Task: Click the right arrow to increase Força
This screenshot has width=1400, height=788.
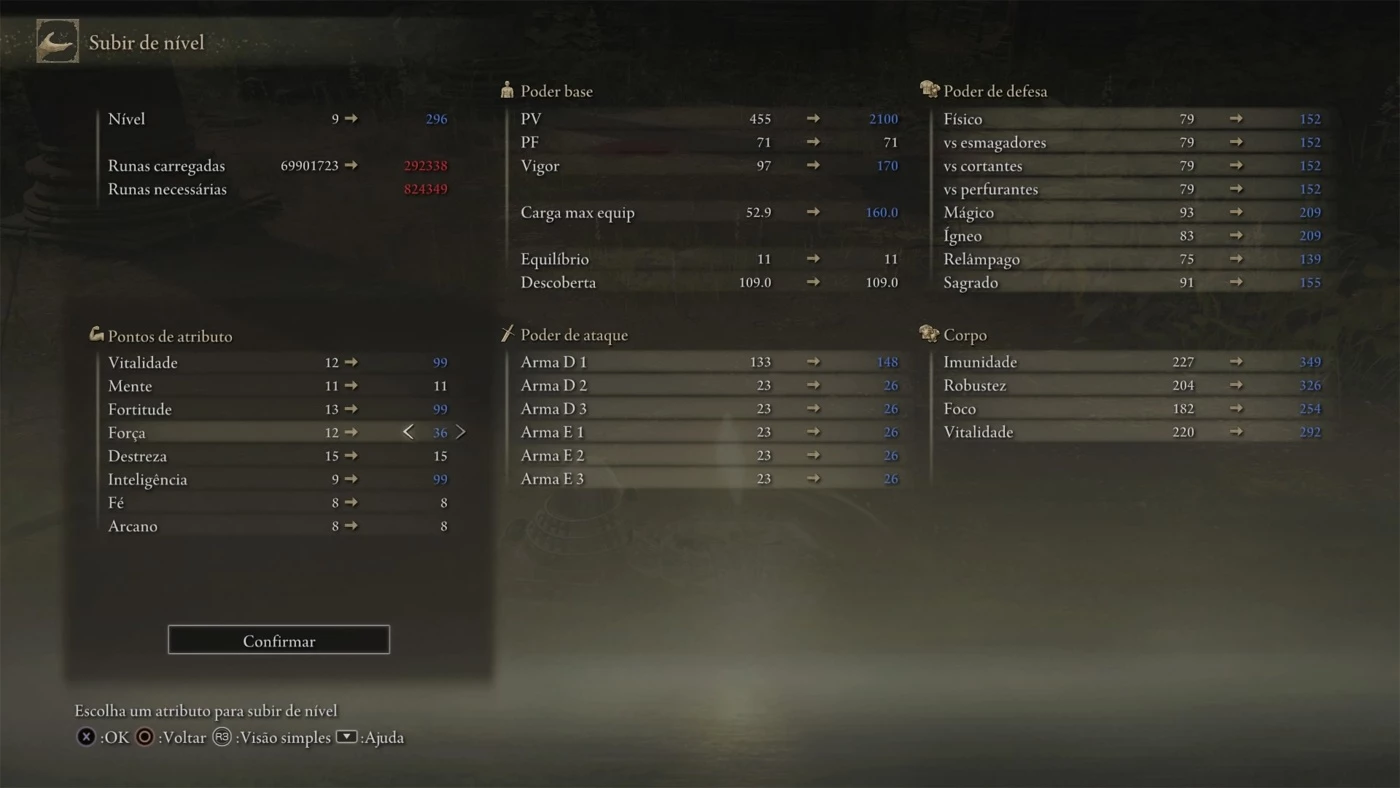Action: pos(461,431)
